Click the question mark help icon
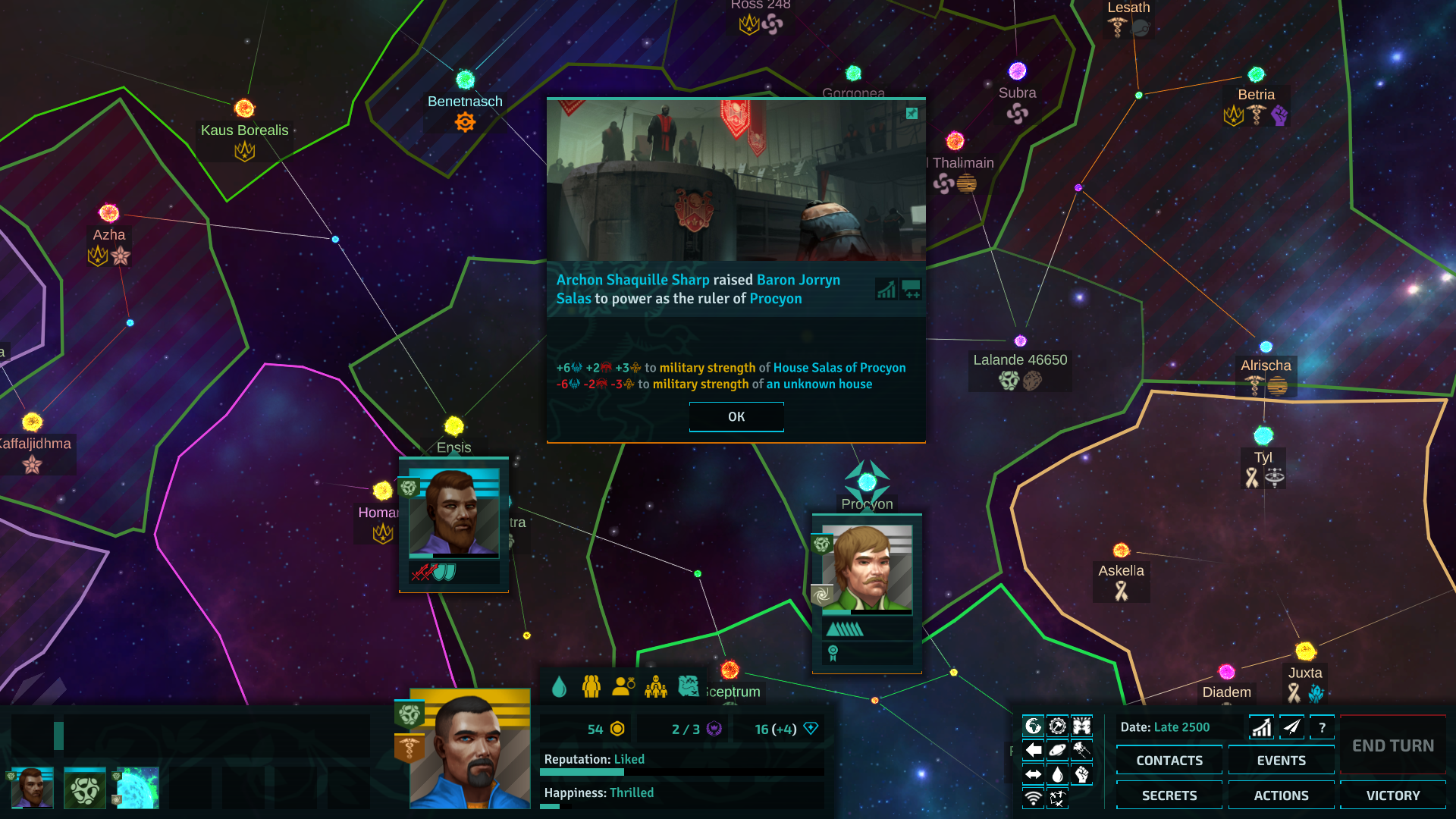 tap(1323, 726)
